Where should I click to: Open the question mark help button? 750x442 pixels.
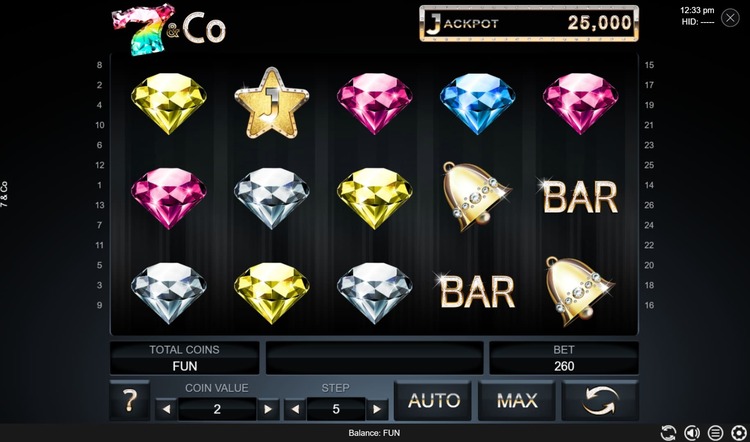click(x=129, y=402)
